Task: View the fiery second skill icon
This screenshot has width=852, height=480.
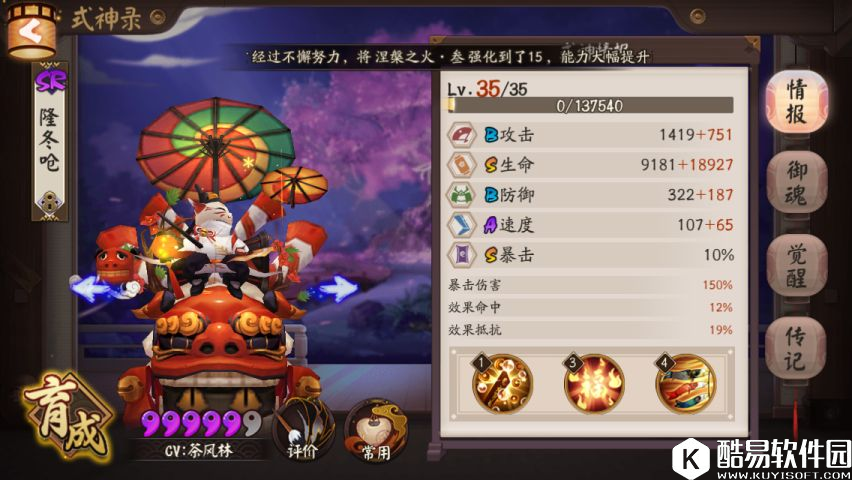Action: (594, 384)
